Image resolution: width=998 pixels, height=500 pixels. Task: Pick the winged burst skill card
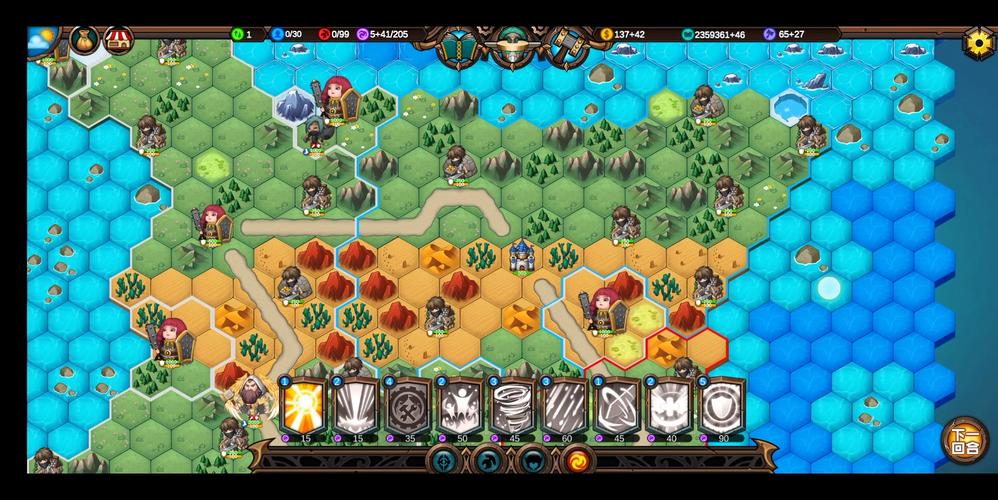(669, 407)
